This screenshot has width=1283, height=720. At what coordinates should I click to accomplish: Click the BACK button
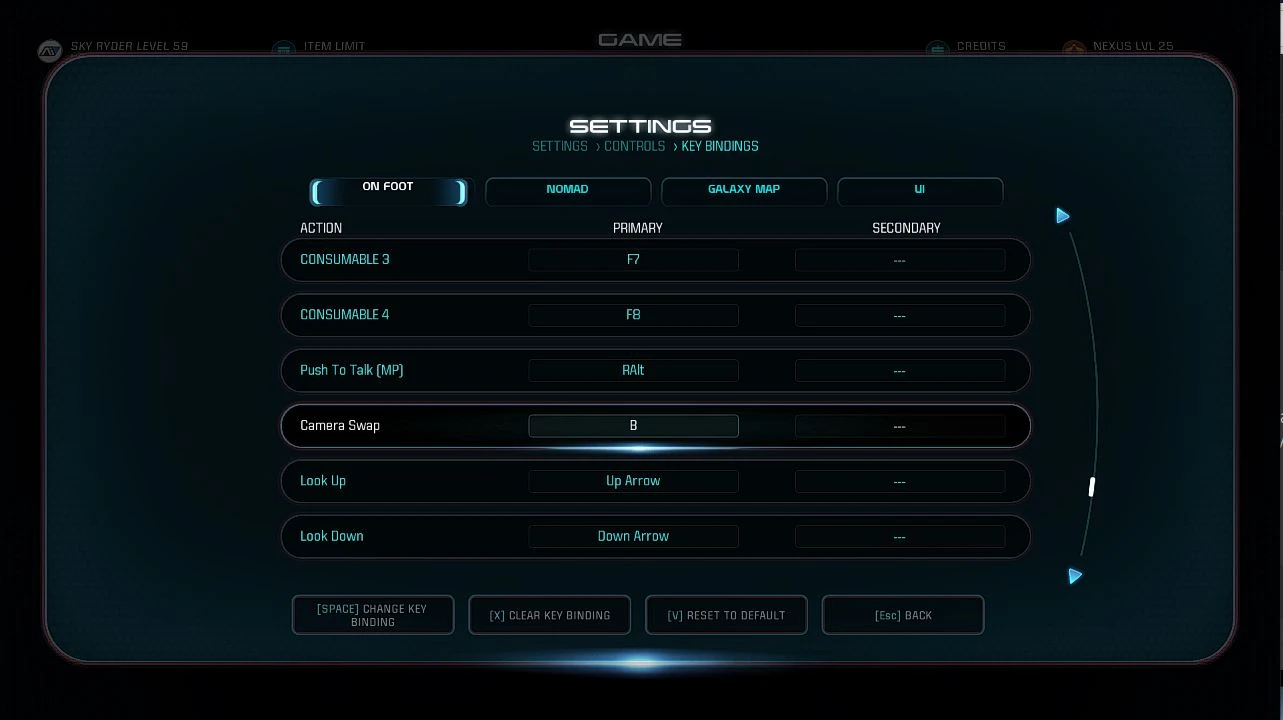(903, 615)
